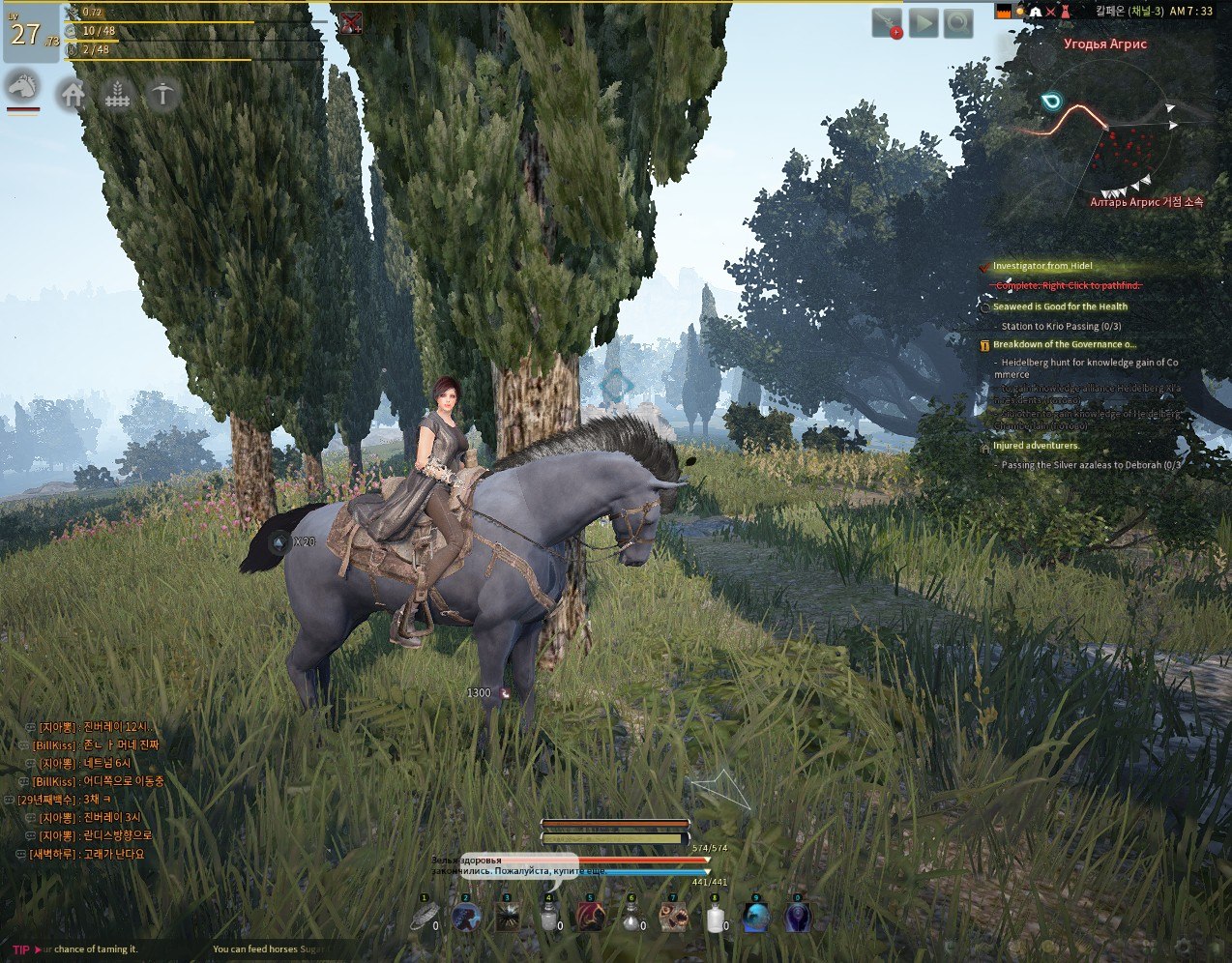The height and width of the screenshot is (963, 1232).
Task: Click the sword button with red plus
Action: [x=887, y=23]
